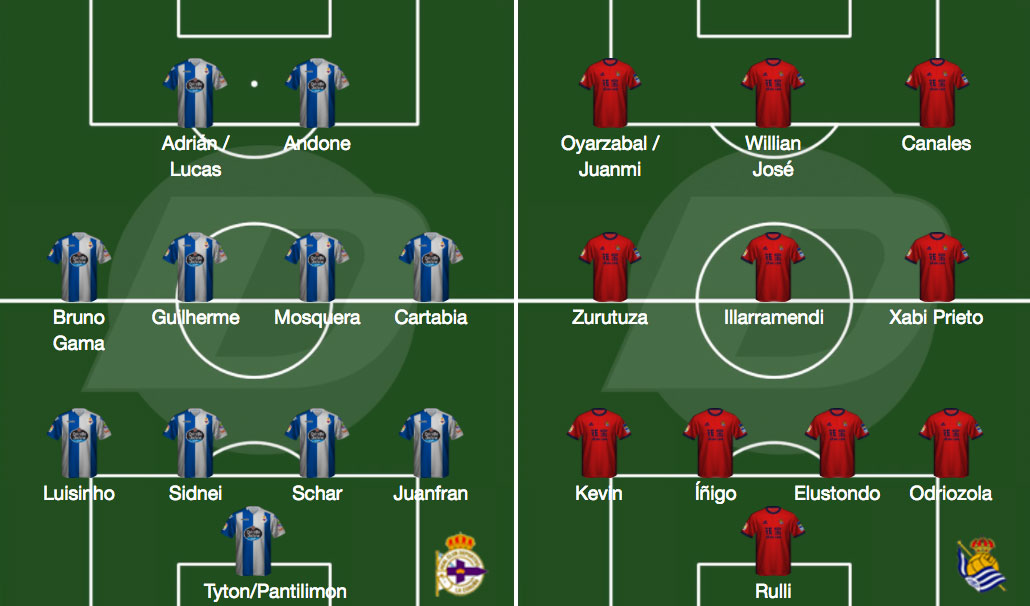Select defender Luisinho

(79, 443)
